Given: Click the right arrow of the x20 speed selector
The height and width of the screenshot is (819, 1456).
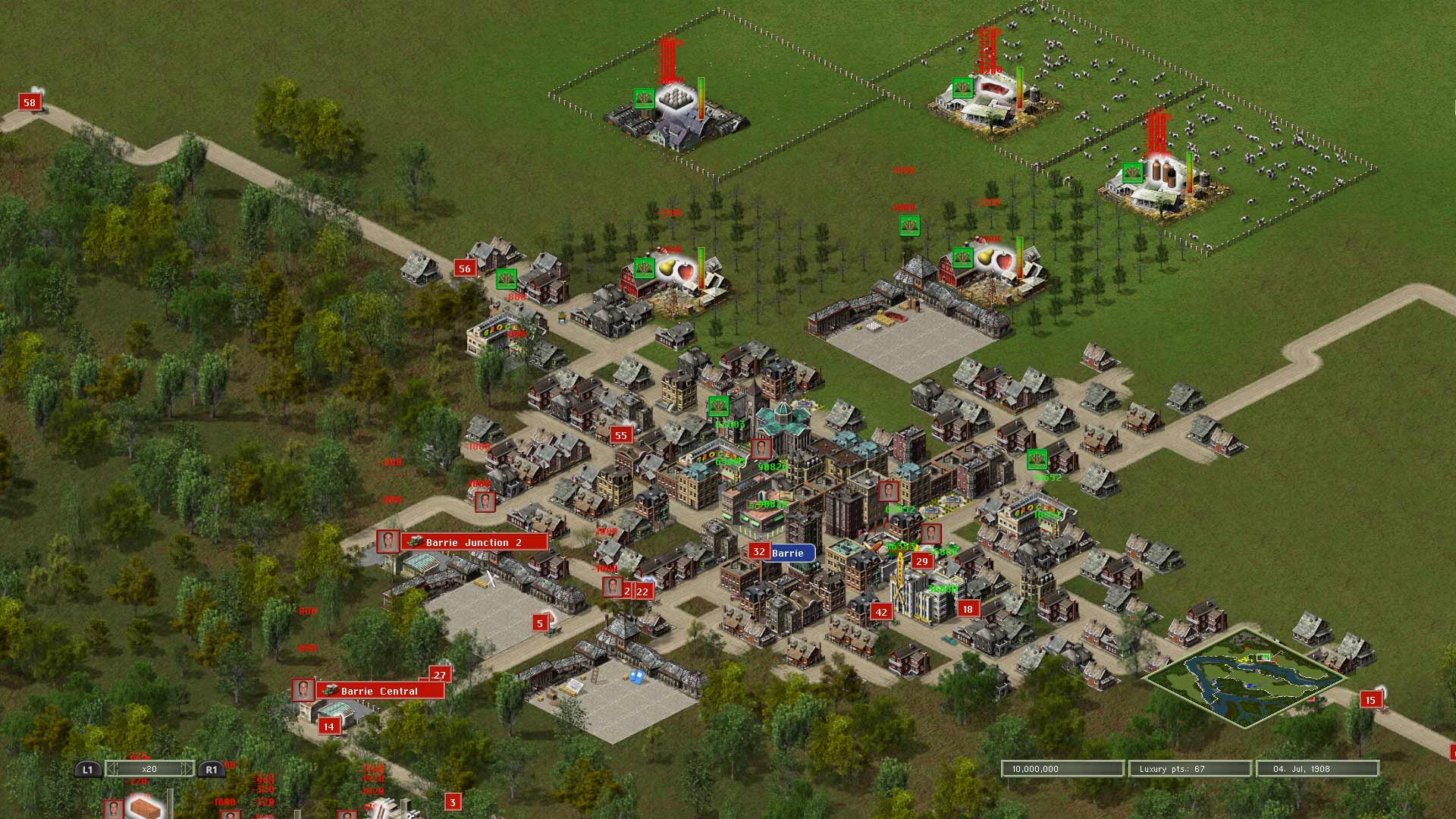Looking at the screenshot, I should [x=186, y=768].
